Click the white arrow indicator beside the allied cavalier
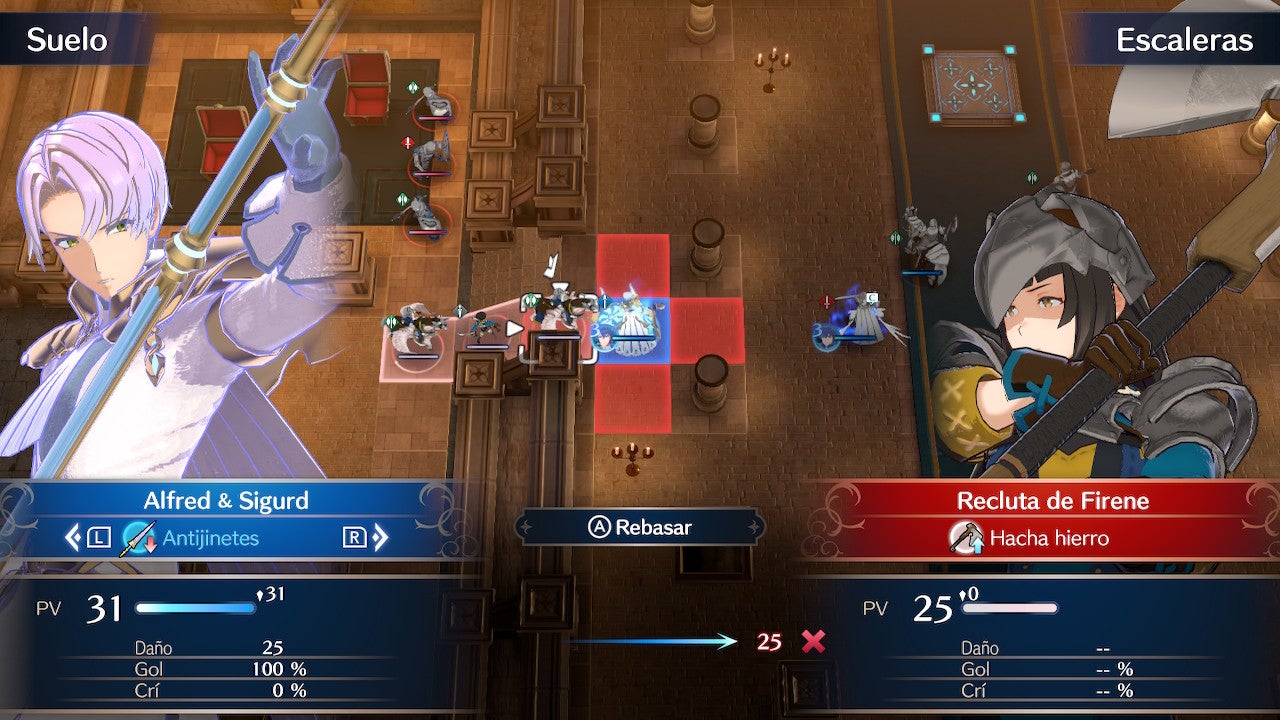This screenshot has height=720, width=1280. (x=515, y=330)
